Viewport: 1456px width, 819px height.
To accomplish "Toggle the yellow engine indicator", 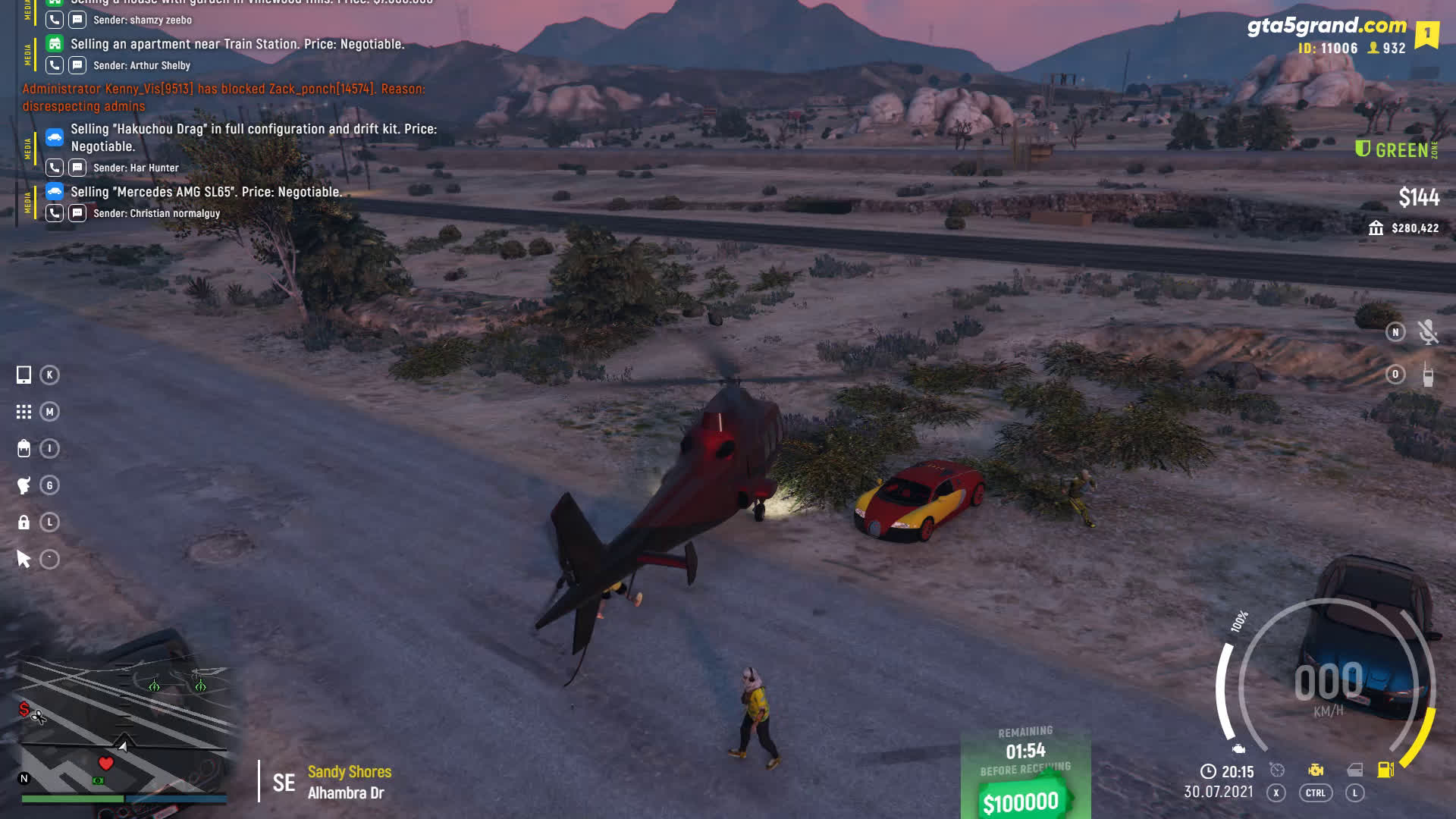I will (x=1316, y=770).
